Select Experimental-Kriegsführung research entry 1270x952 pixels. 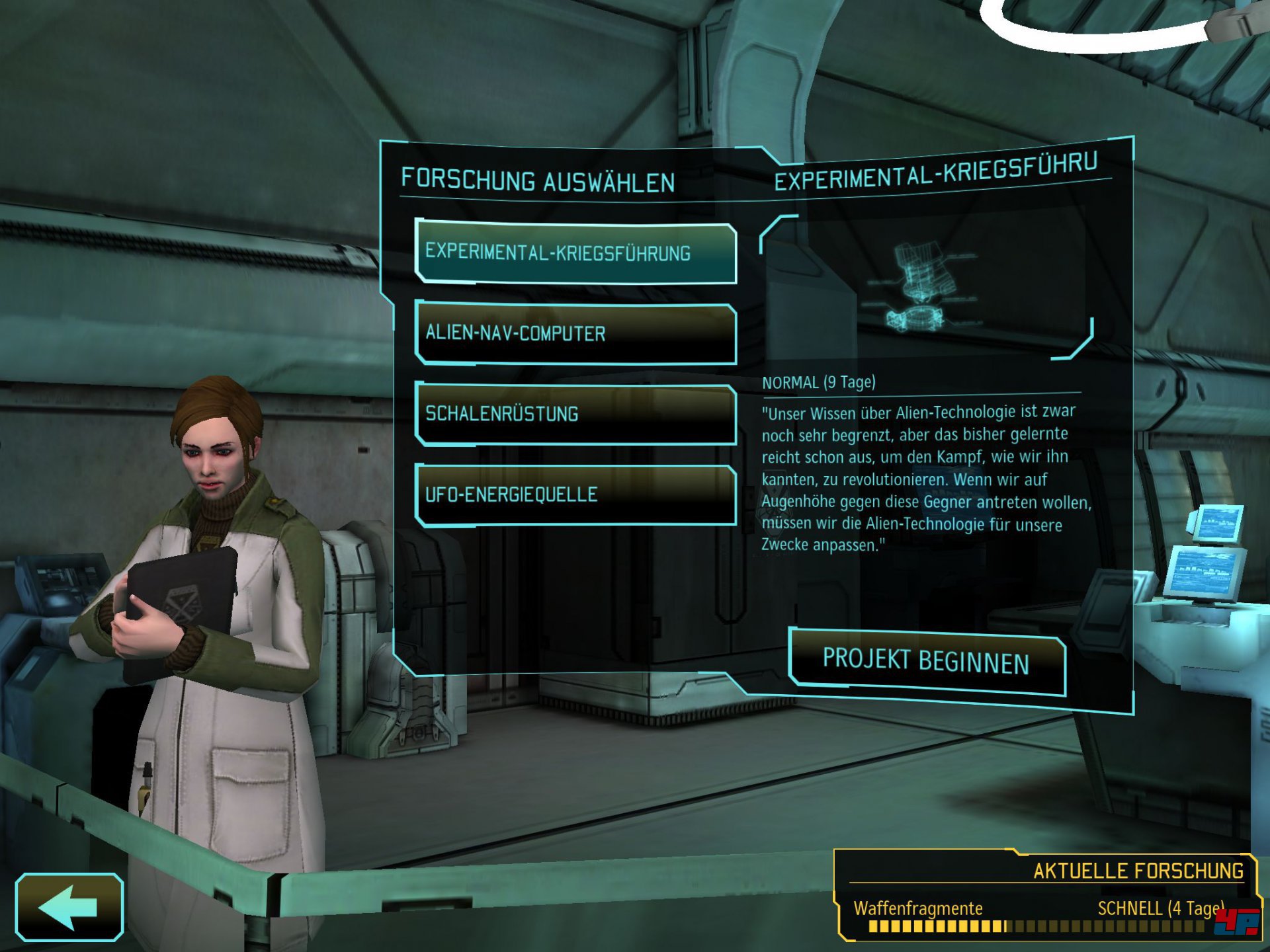[x=575, y=253]
